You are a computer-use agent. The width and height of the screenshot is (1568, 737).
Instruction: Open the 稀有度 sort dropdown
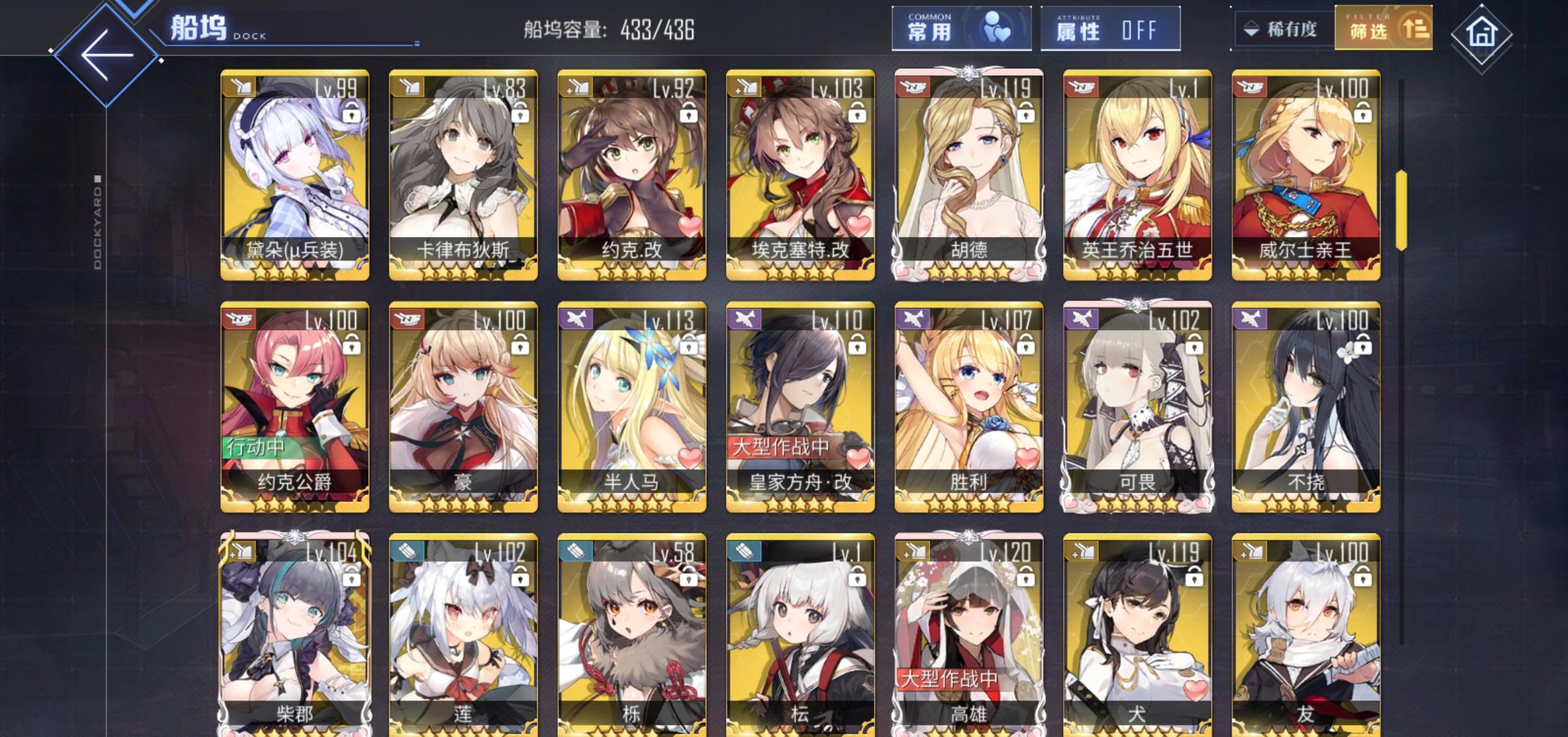[1284, 29]
